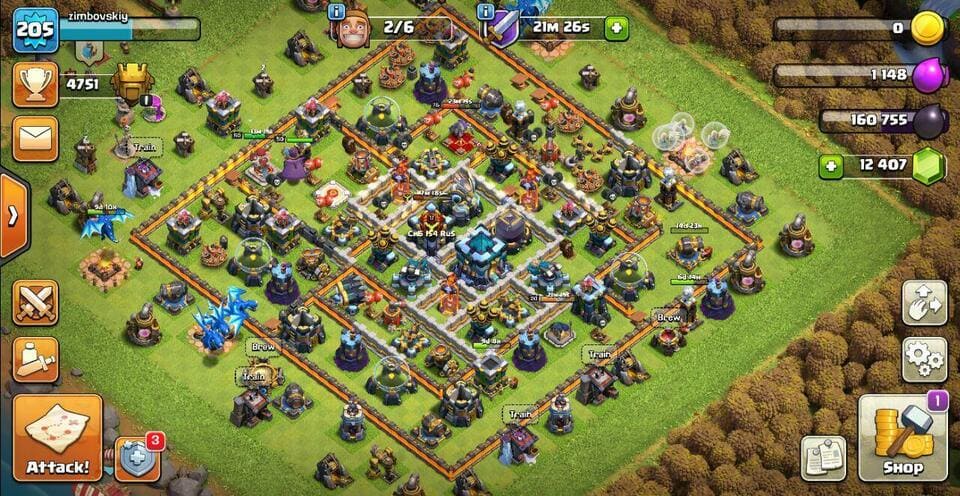Image resolution: width=960 pixels, height=496 pixels.
Task: Click the green plus beside the gems
Action: 830,166
